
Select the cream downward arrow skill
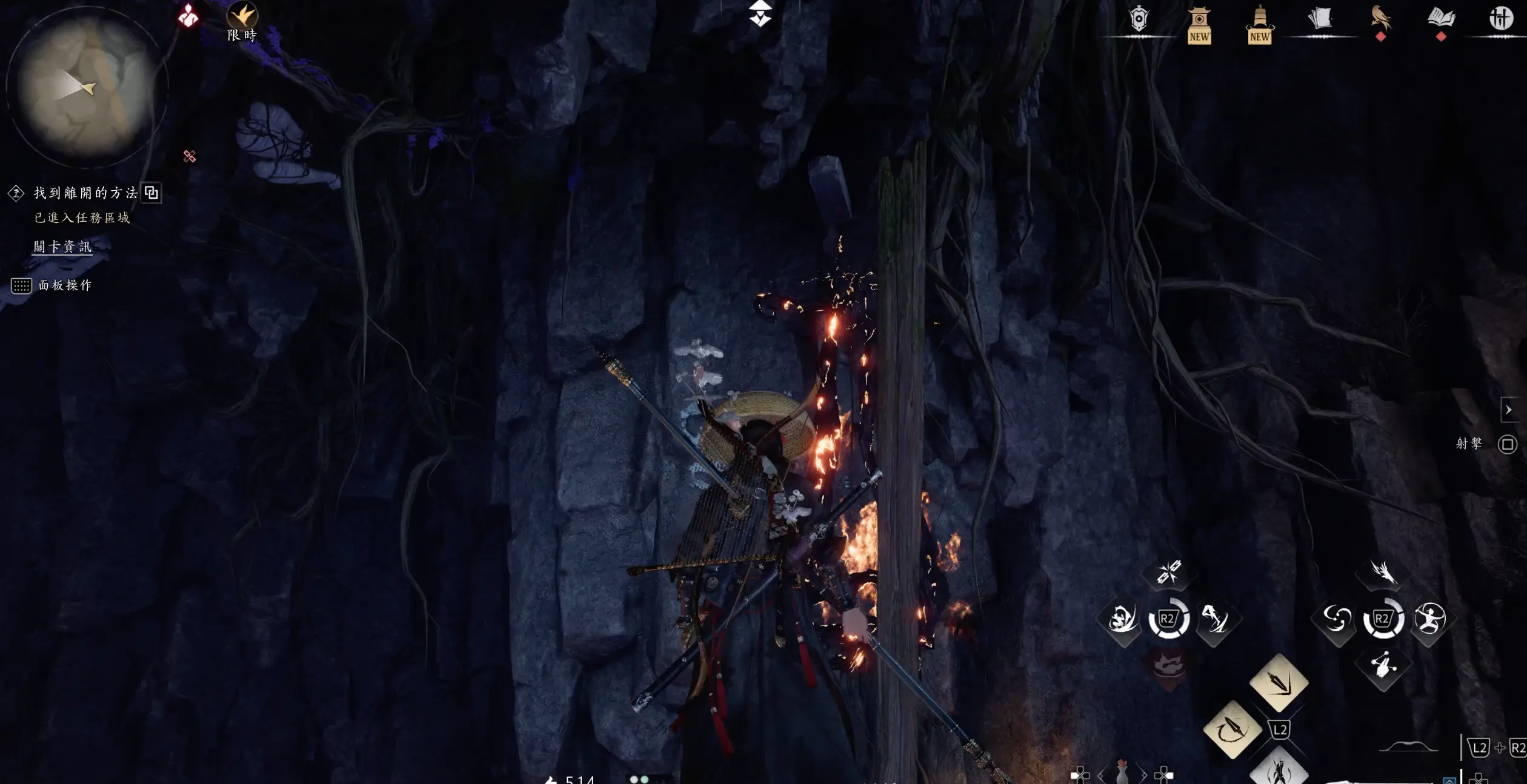1279,683
